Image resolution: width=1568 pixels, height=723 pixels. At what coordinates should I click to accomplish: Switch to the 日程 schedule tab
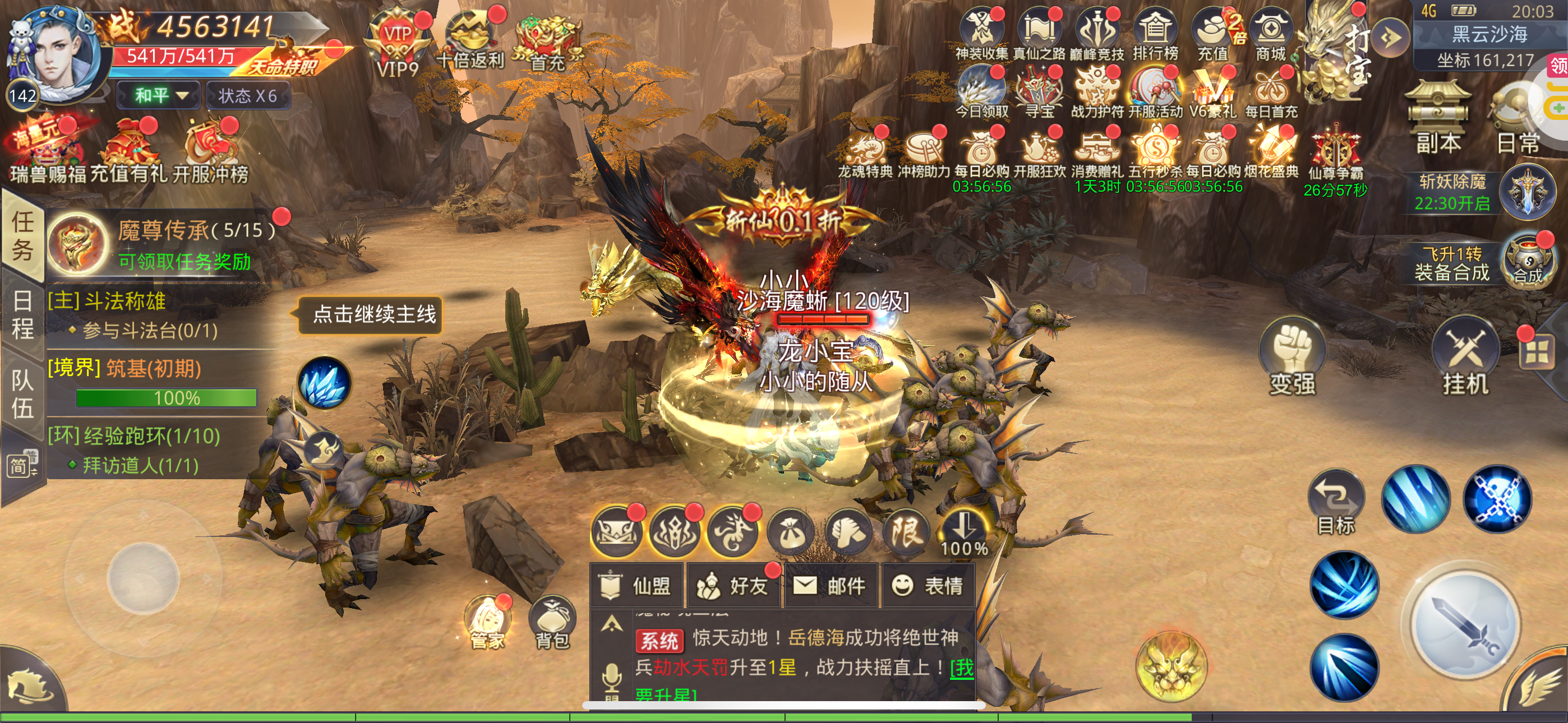[x=22, y=314]
